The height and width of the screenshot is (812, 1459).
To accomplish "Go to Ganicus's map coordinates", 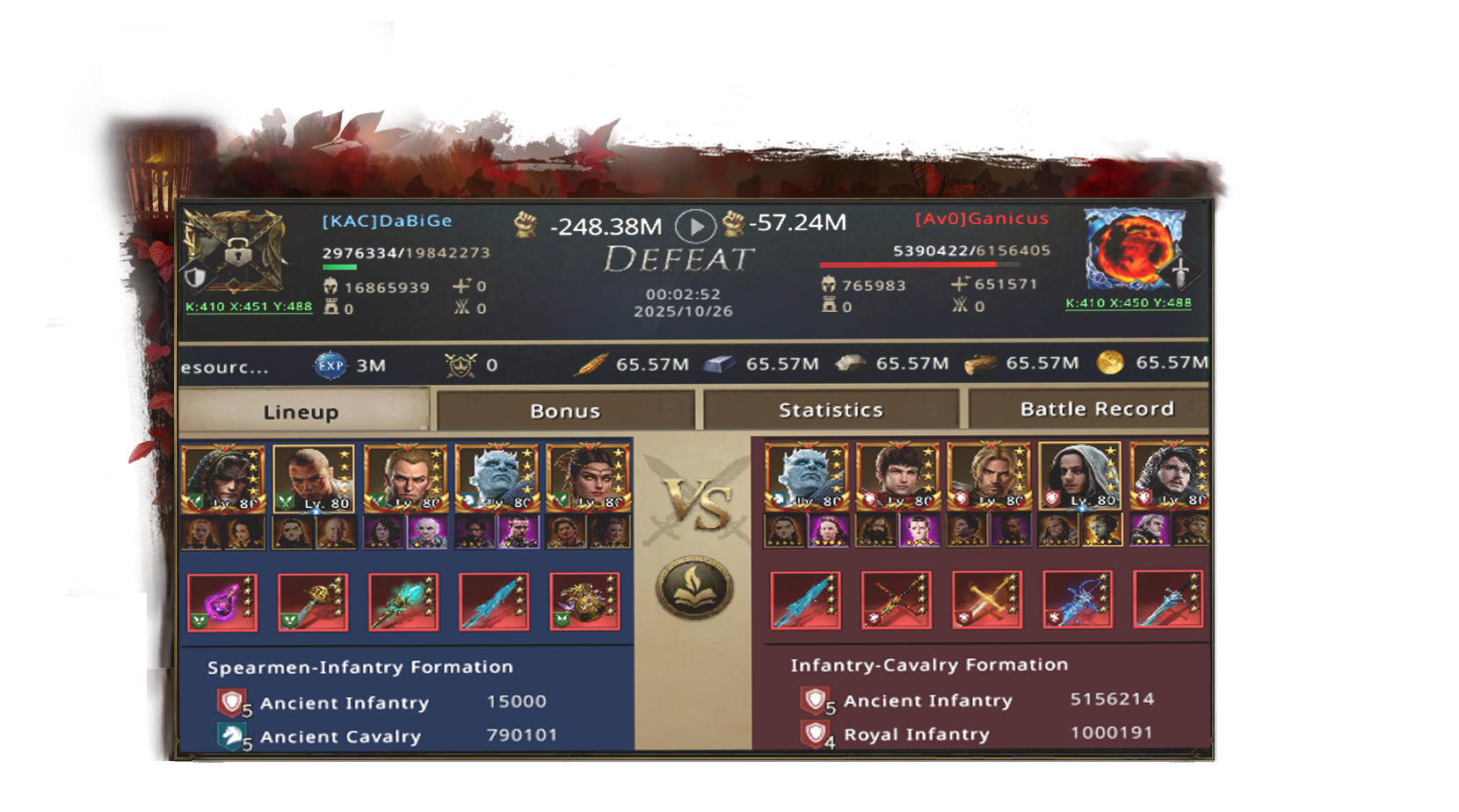I will click(x=1129, y=303).
